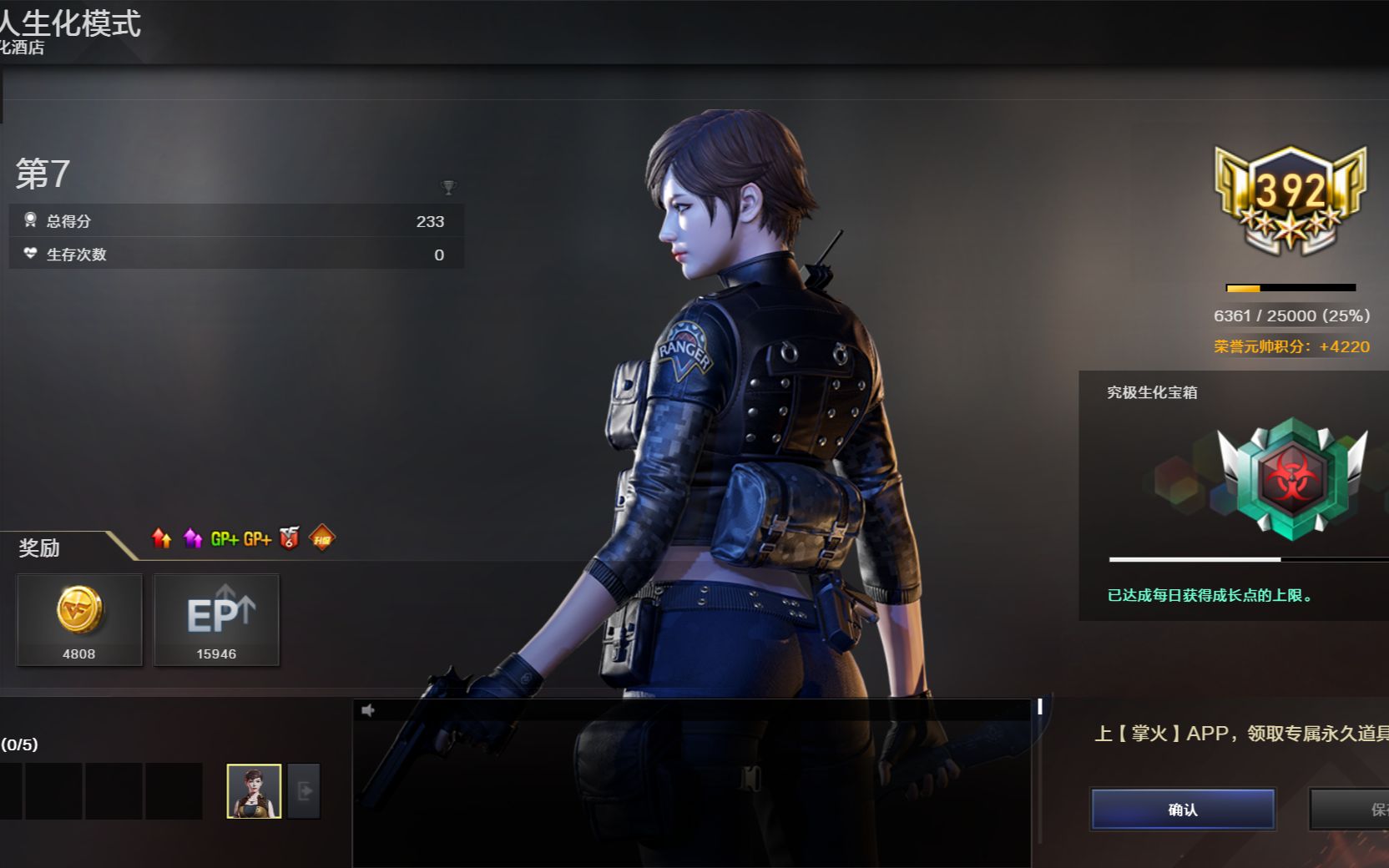
Task: Confirm results with the 确认 button
Action: 1182,809
